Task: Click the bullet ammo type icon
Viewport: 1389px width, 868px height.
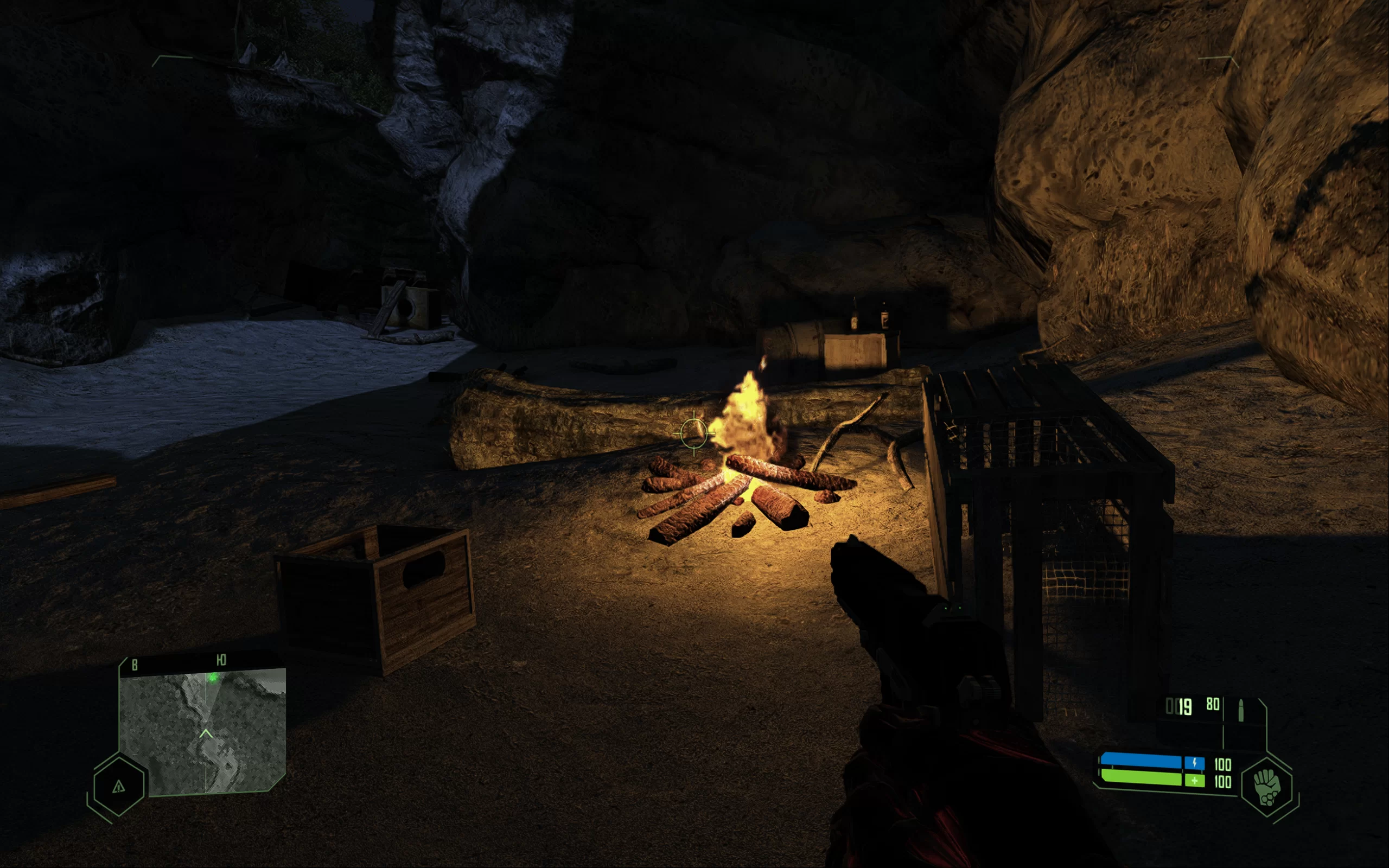Action: click(x=1241, y=710)
